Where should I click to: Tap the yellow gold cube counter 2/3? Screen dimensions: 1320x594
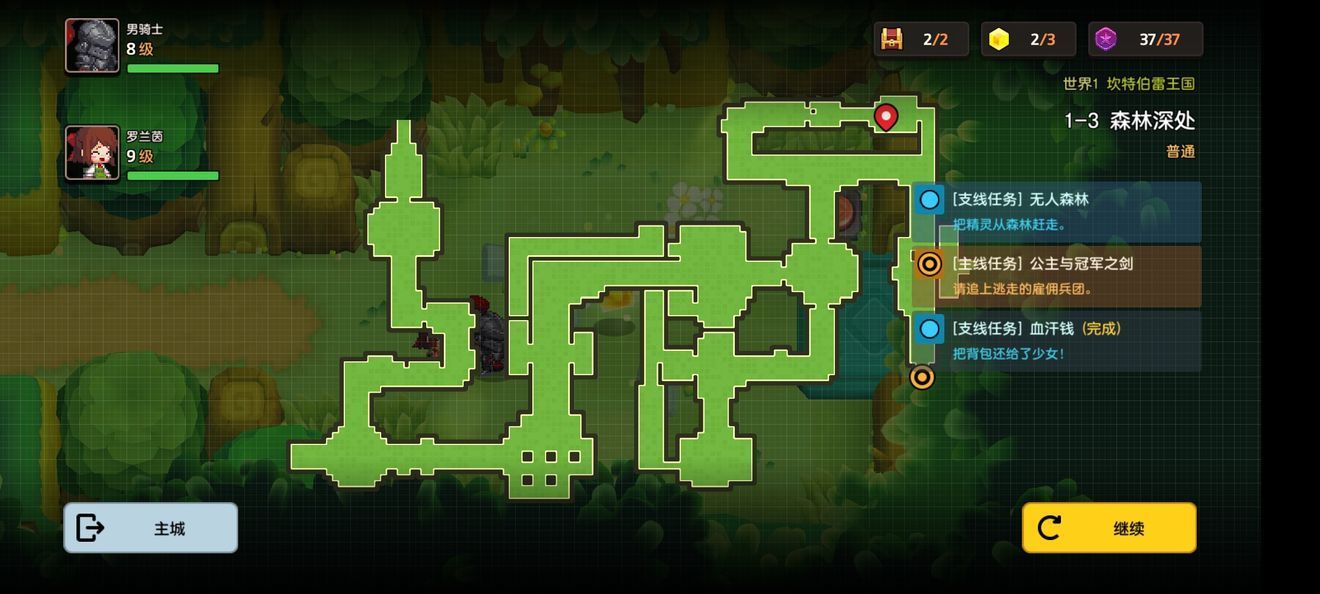pyautogui.click(x=1028, y=39)
